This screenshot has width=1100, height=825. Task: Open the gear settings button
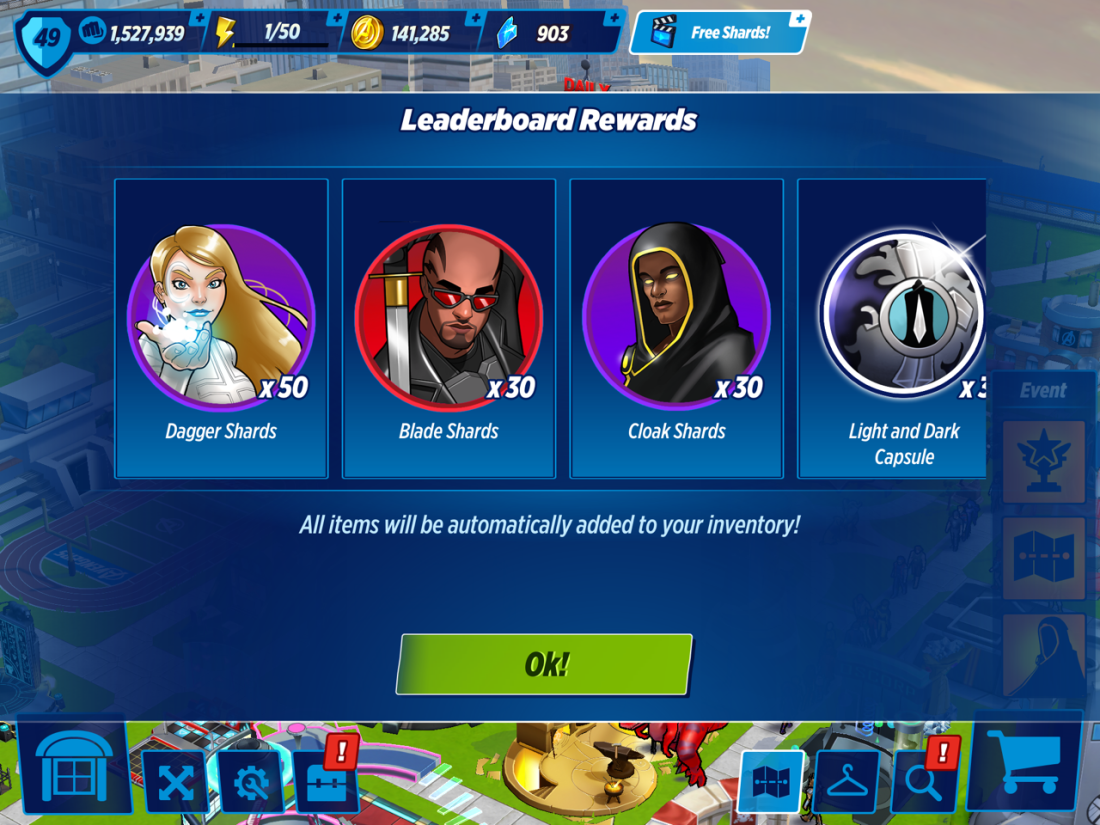[251, 782]
